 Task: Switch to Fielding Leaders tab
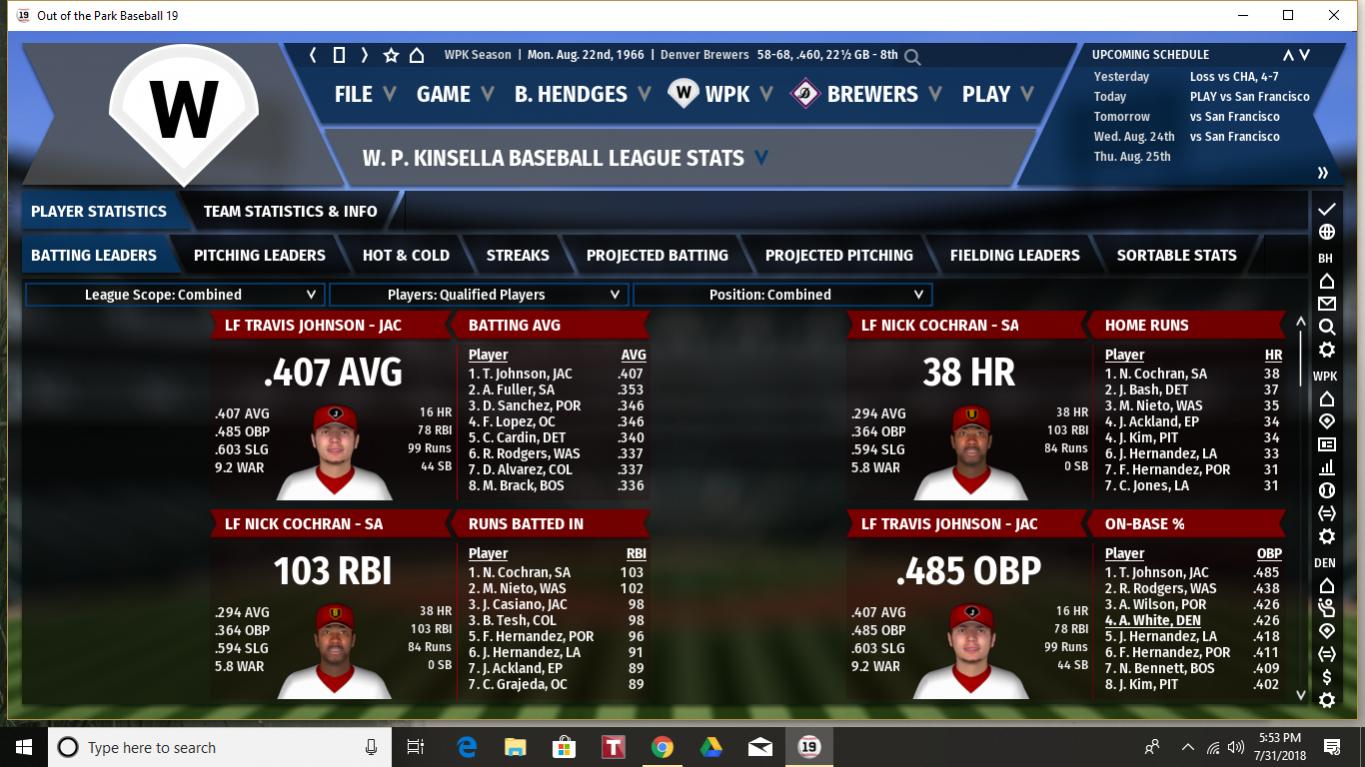1014,255
